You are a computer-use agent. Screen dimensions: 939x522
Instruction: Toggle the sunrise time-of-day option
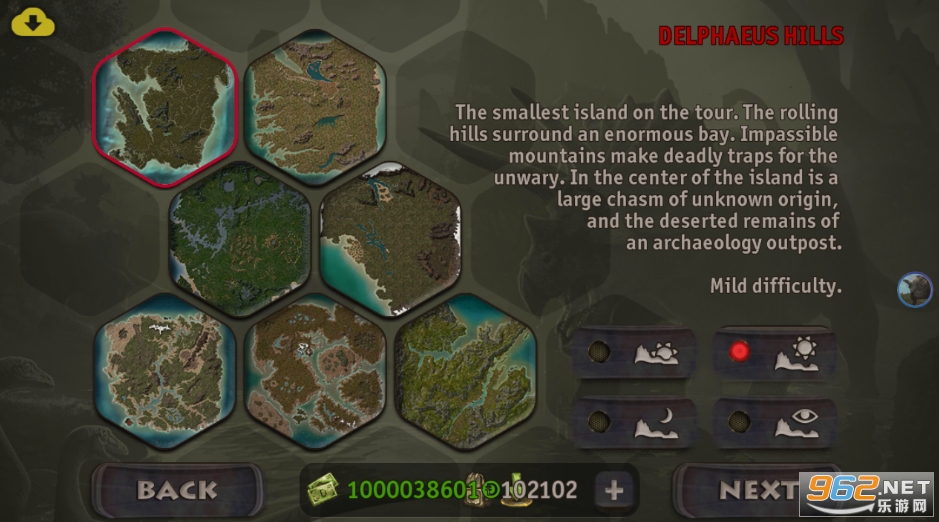(x=632, y=354)
